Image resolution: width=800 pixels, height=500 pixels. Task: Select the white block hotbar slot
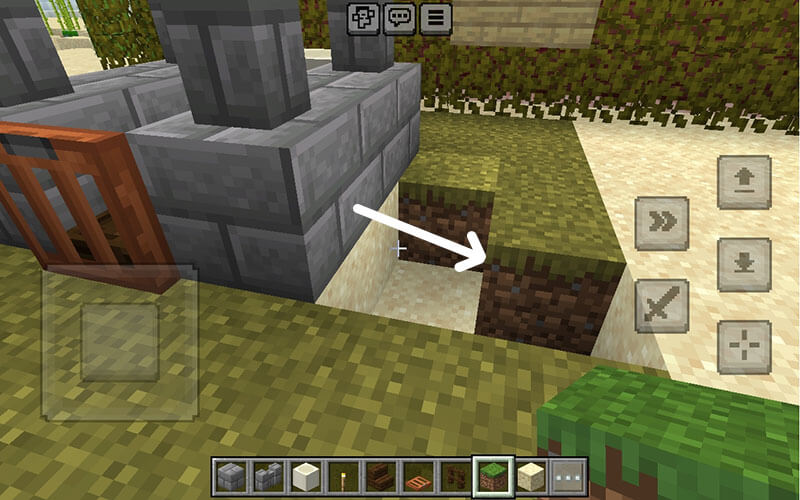tap(303, 477)
